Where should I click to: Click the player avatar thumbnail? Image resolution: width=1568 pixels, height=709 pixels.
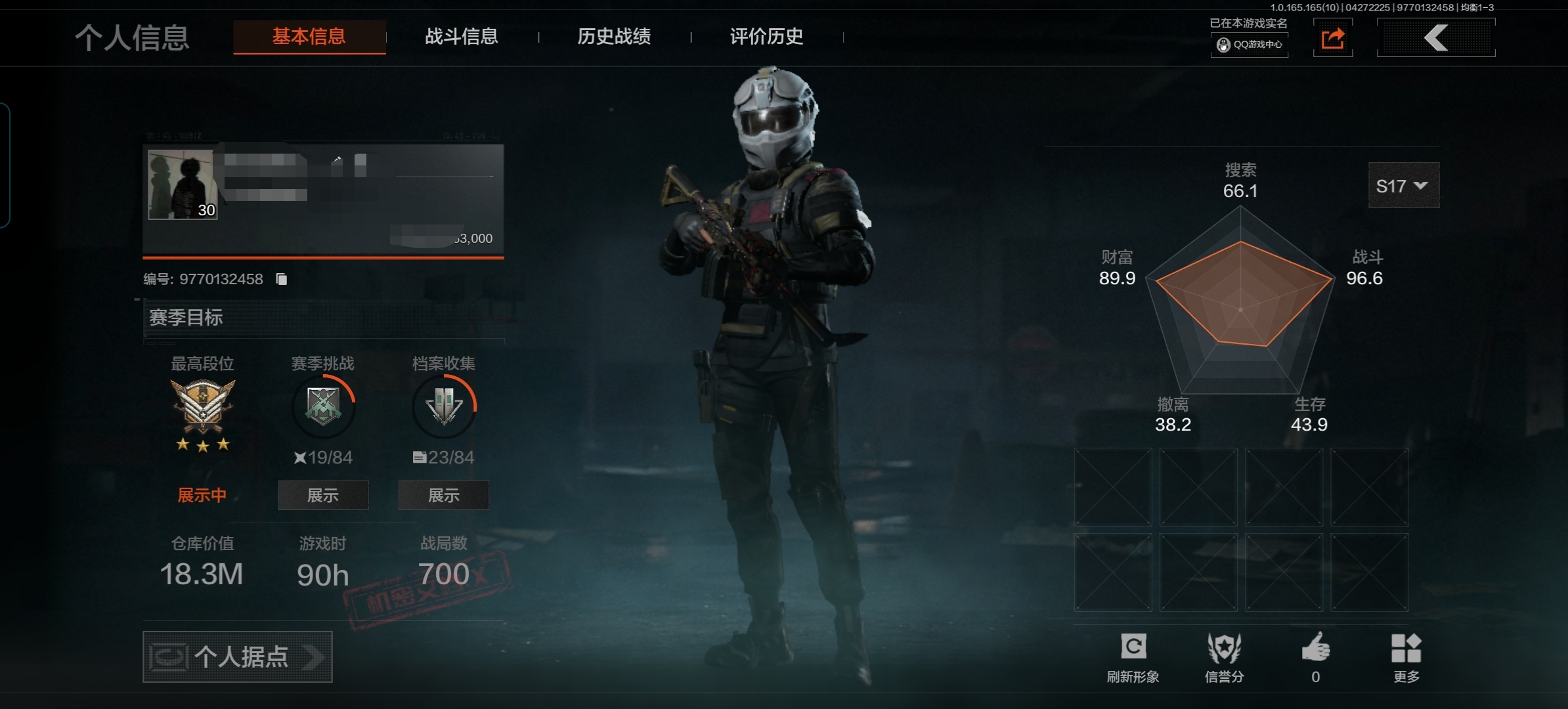pyautogui.click(x=182, y=184)
